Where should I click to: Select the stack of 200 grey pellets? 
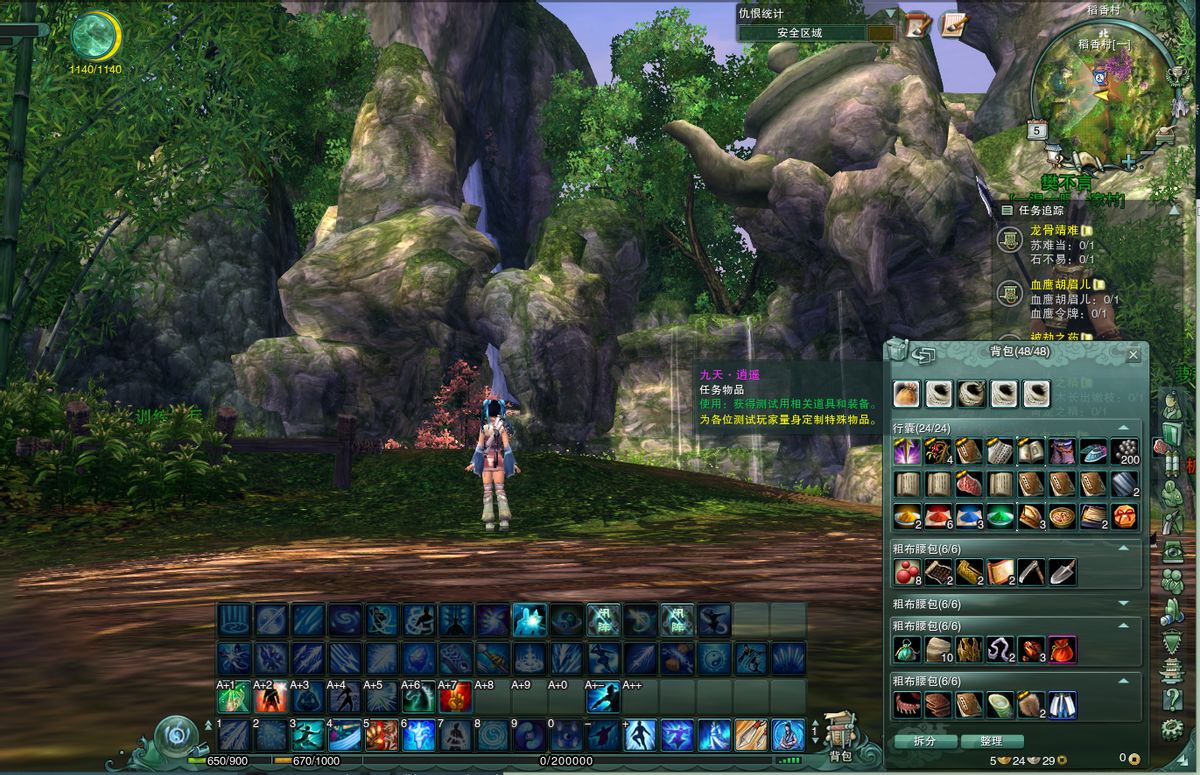coord(1125,452)
